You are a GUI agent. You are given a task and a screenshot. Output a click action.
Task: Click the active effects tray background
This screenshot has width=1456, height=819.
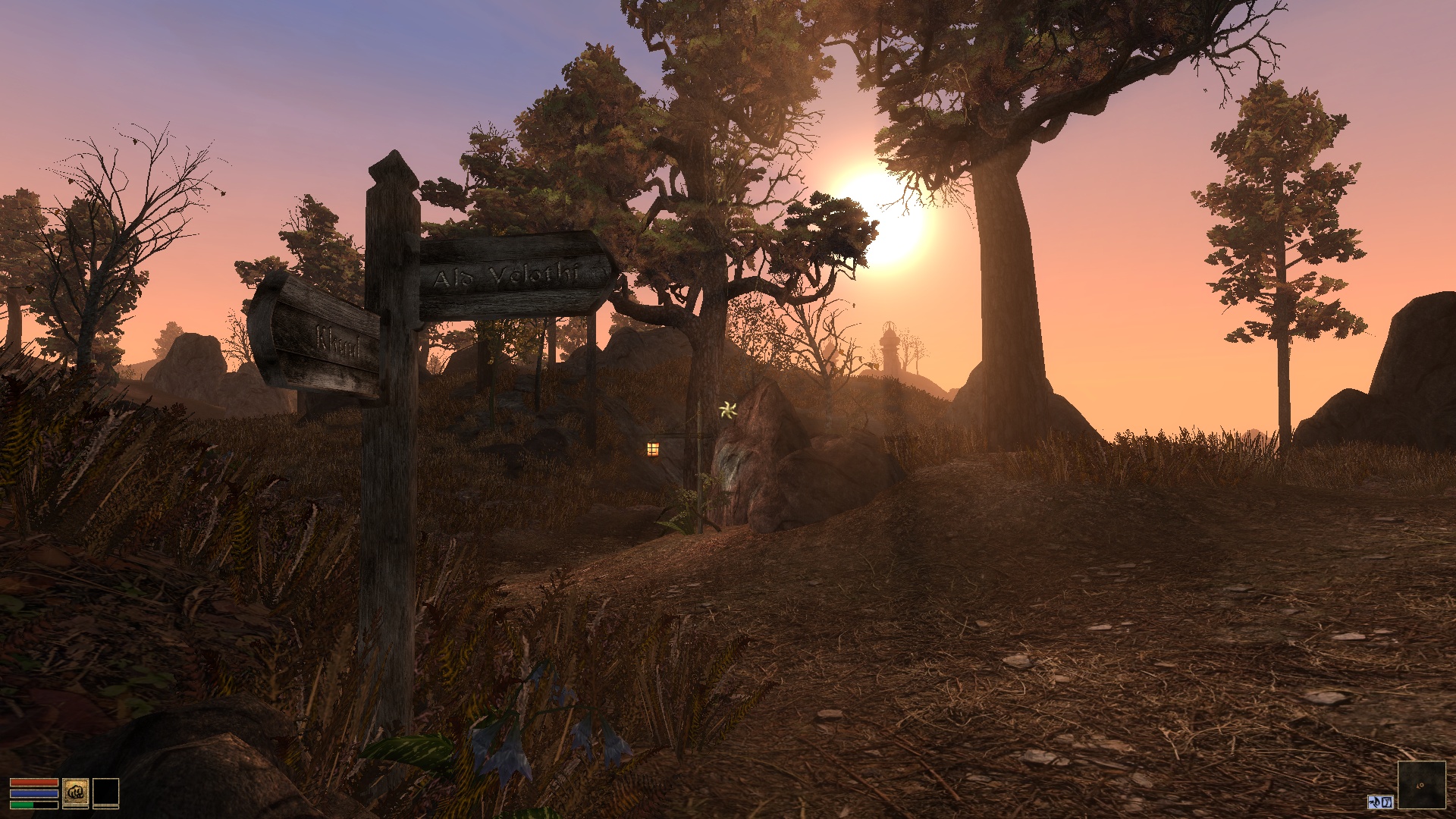point(1380,803)
